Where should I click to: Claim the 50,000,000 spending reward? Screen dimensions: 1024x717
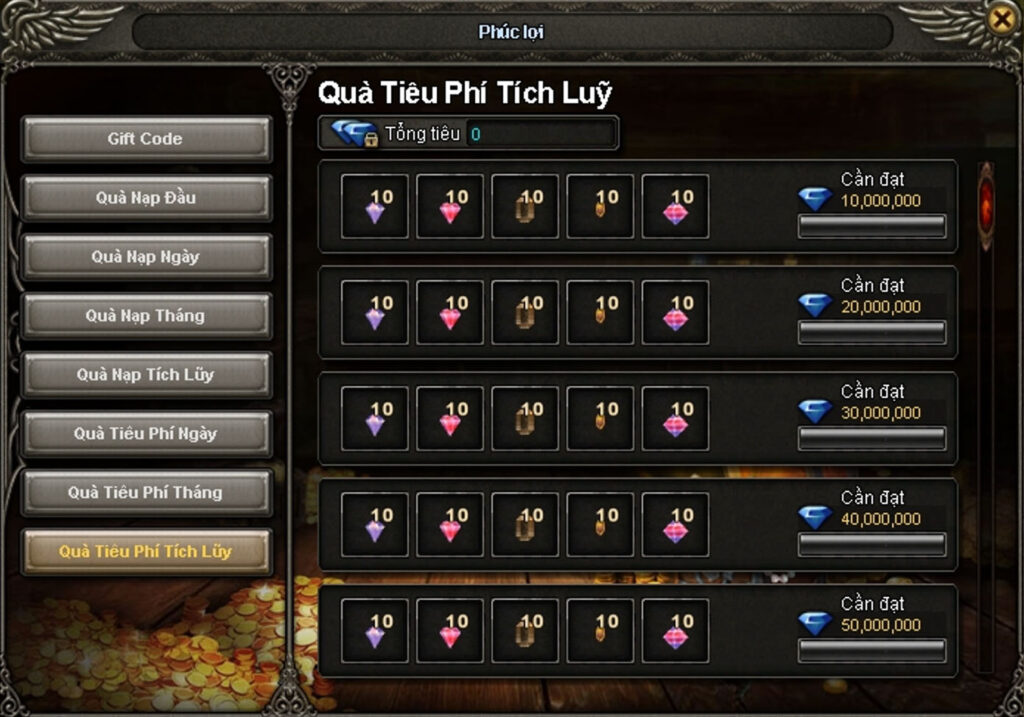pyautogui.click(x=871, y=651)
